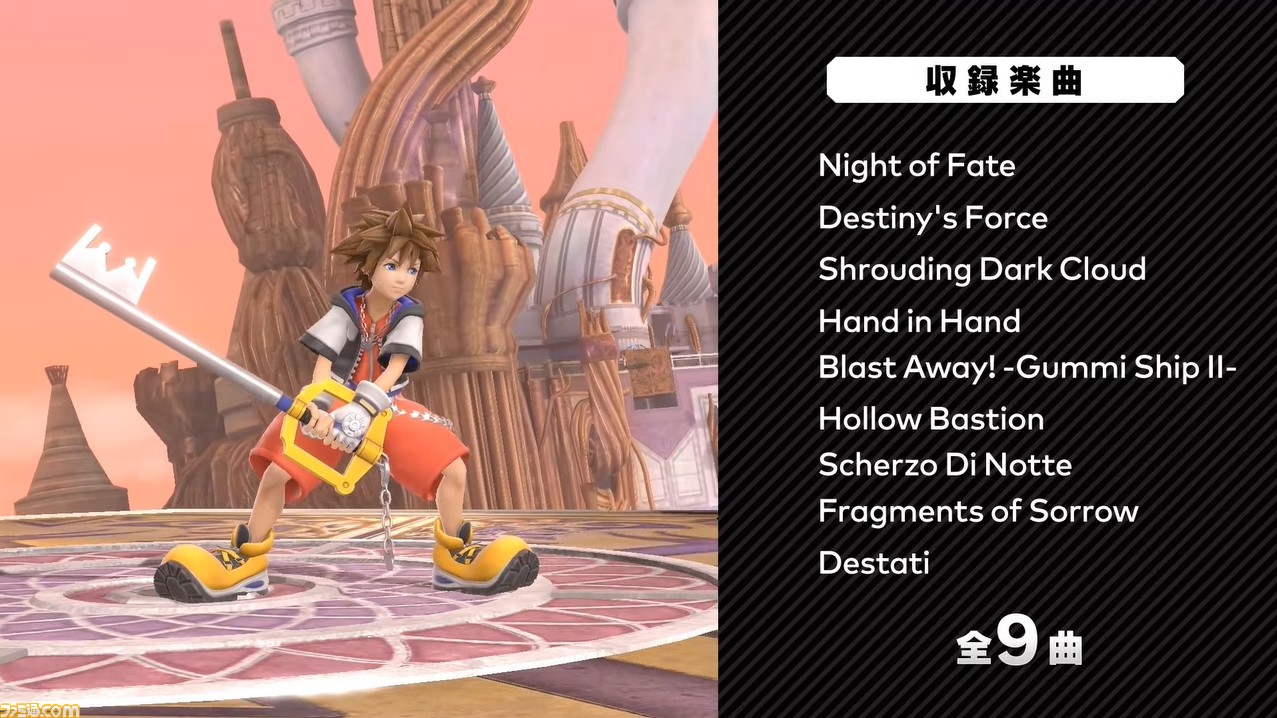This screenshot has height=718, width=1277.
Task: Select the Night of Fate track
Action: coord(916,166)
